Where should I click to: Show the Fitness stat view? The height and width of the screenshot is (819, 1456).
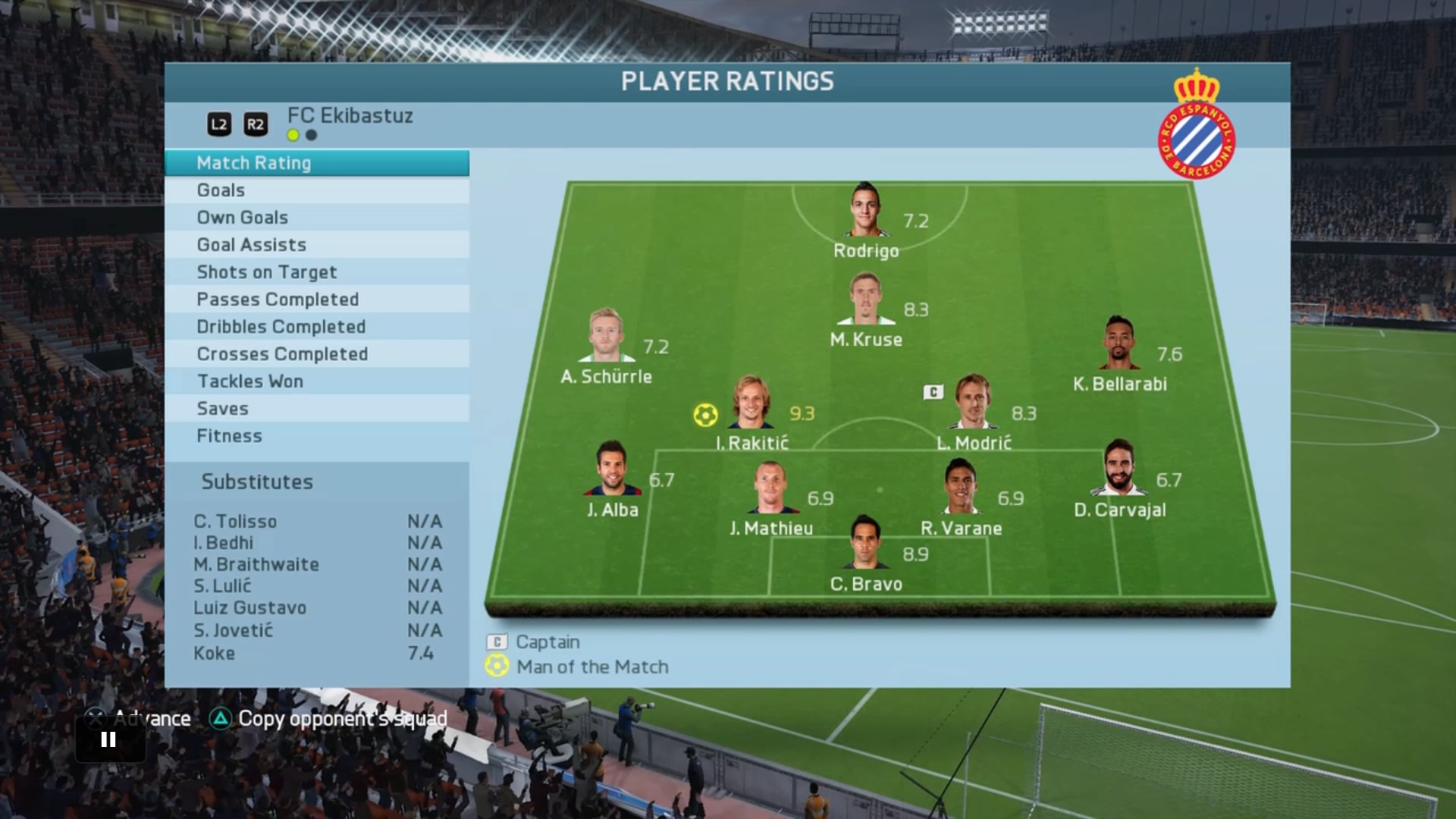[x=316, y=436]
